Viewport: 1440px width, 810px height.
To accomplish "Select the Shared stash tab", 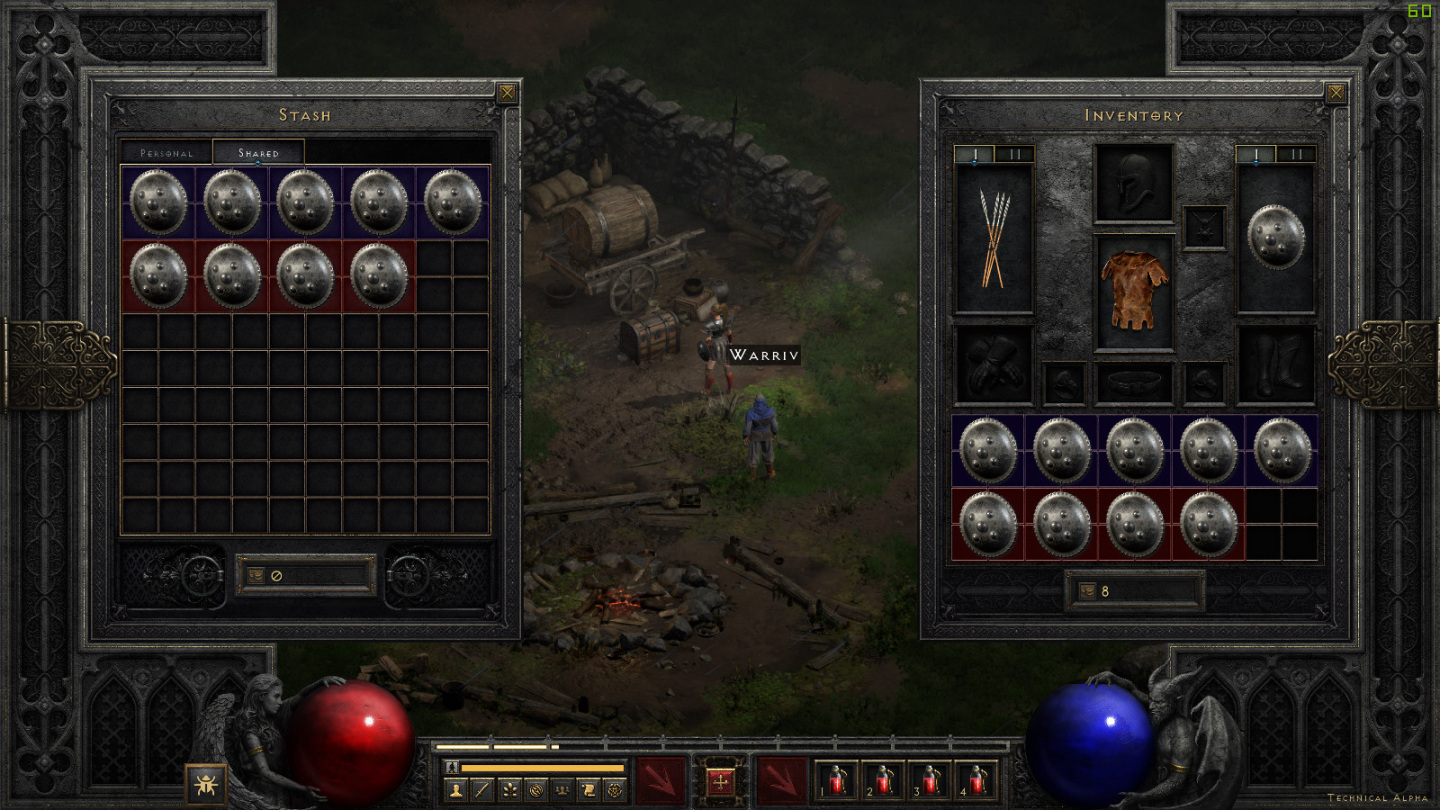I will point(258,153).
